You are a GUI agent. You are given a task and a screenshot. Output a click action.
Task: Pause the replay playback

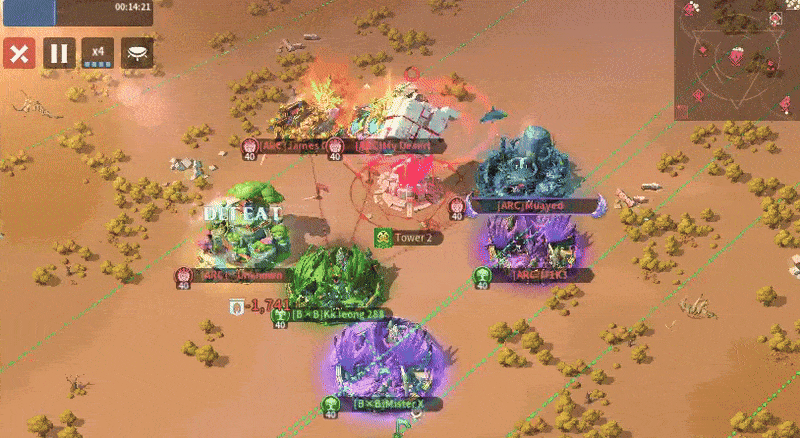[58, 52]
